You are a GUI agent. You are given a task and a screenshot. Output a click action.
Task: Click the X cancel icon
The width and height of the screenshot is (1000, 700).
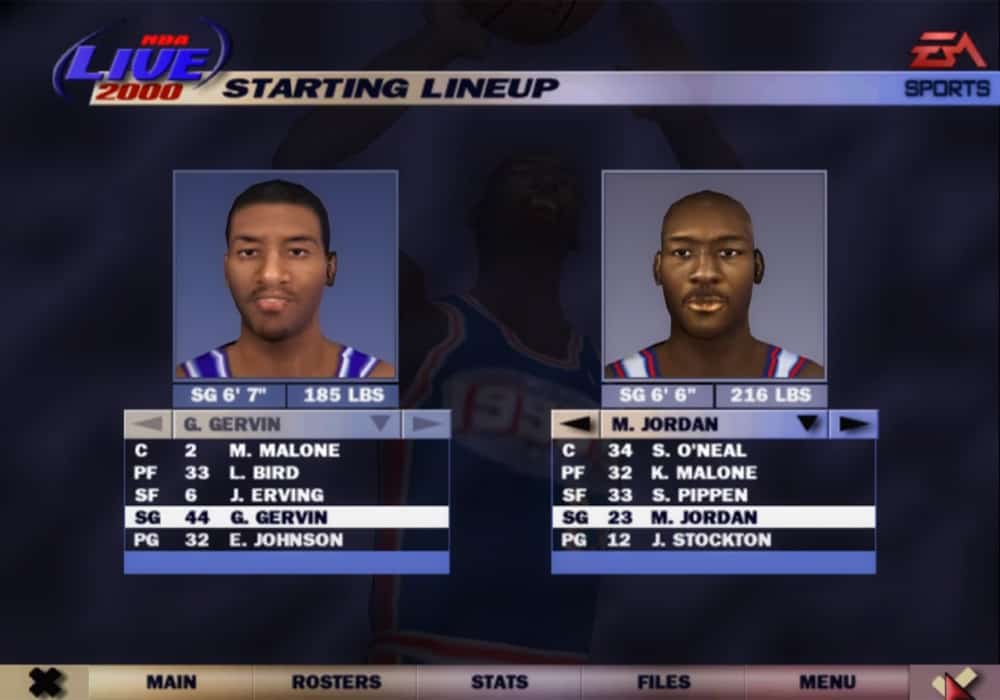point(45,682)
